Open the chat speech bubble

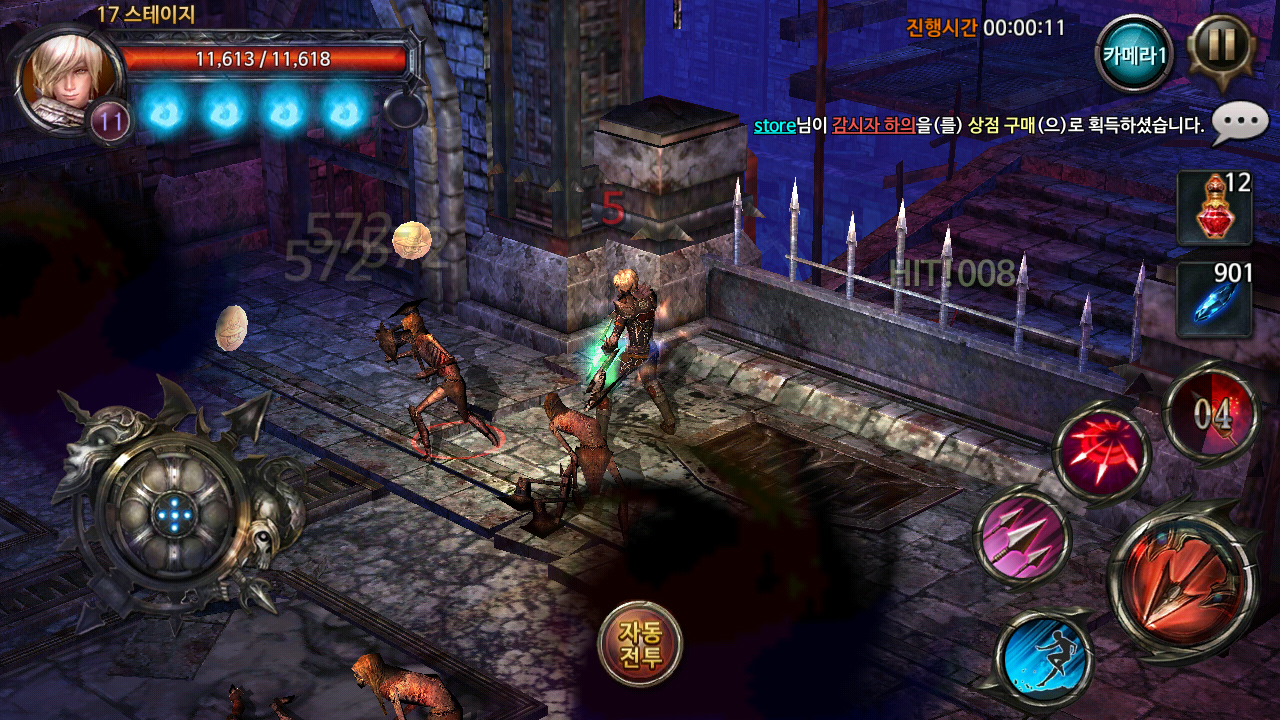point(1240,124)
